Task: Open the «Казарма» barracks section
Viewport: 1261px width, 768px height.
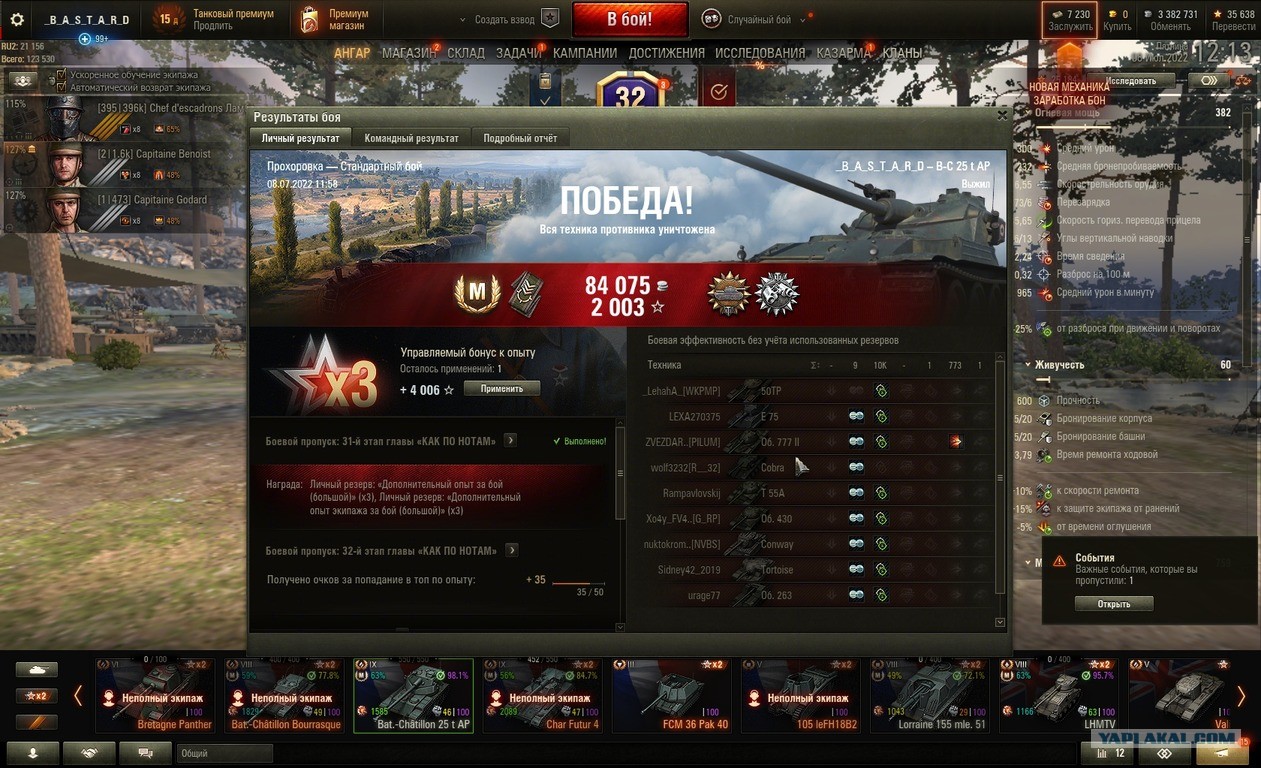Action: [842, 53]
